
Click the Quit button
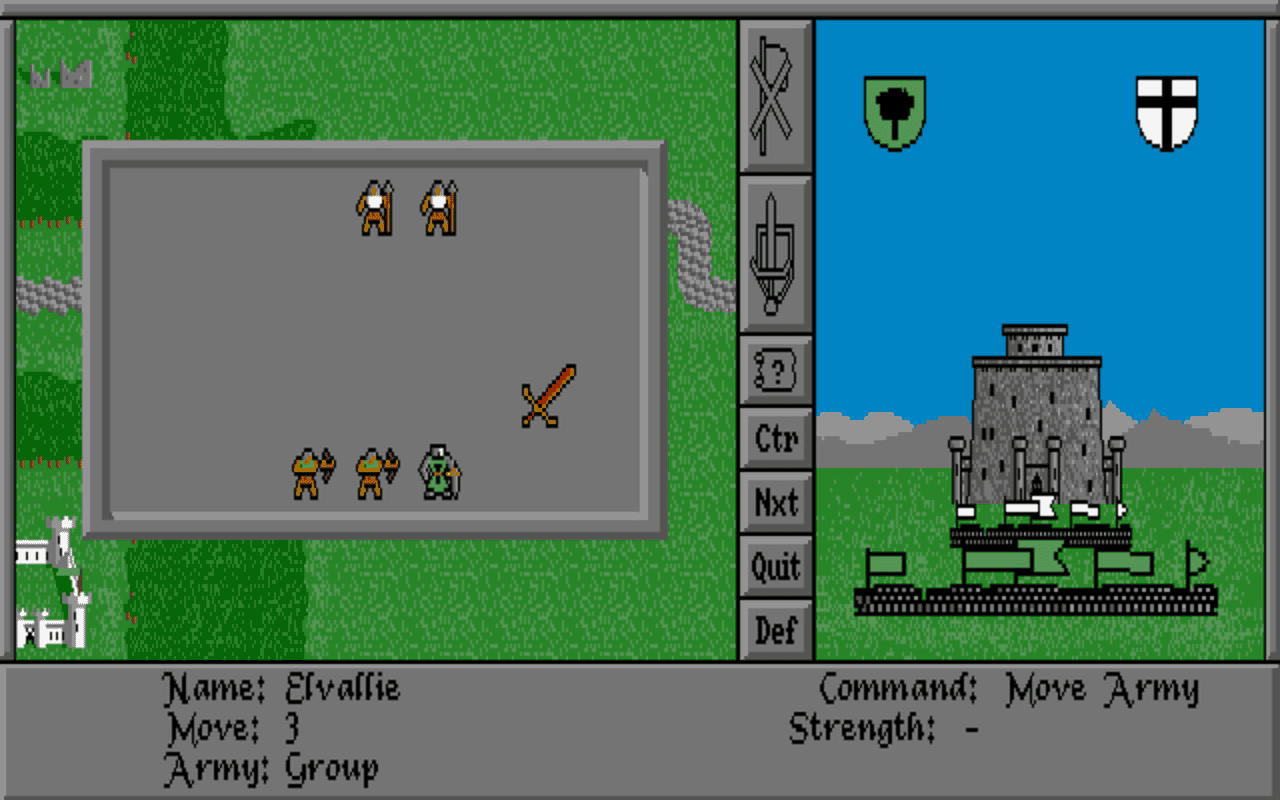pyautogui.click(x=775, y=567)
